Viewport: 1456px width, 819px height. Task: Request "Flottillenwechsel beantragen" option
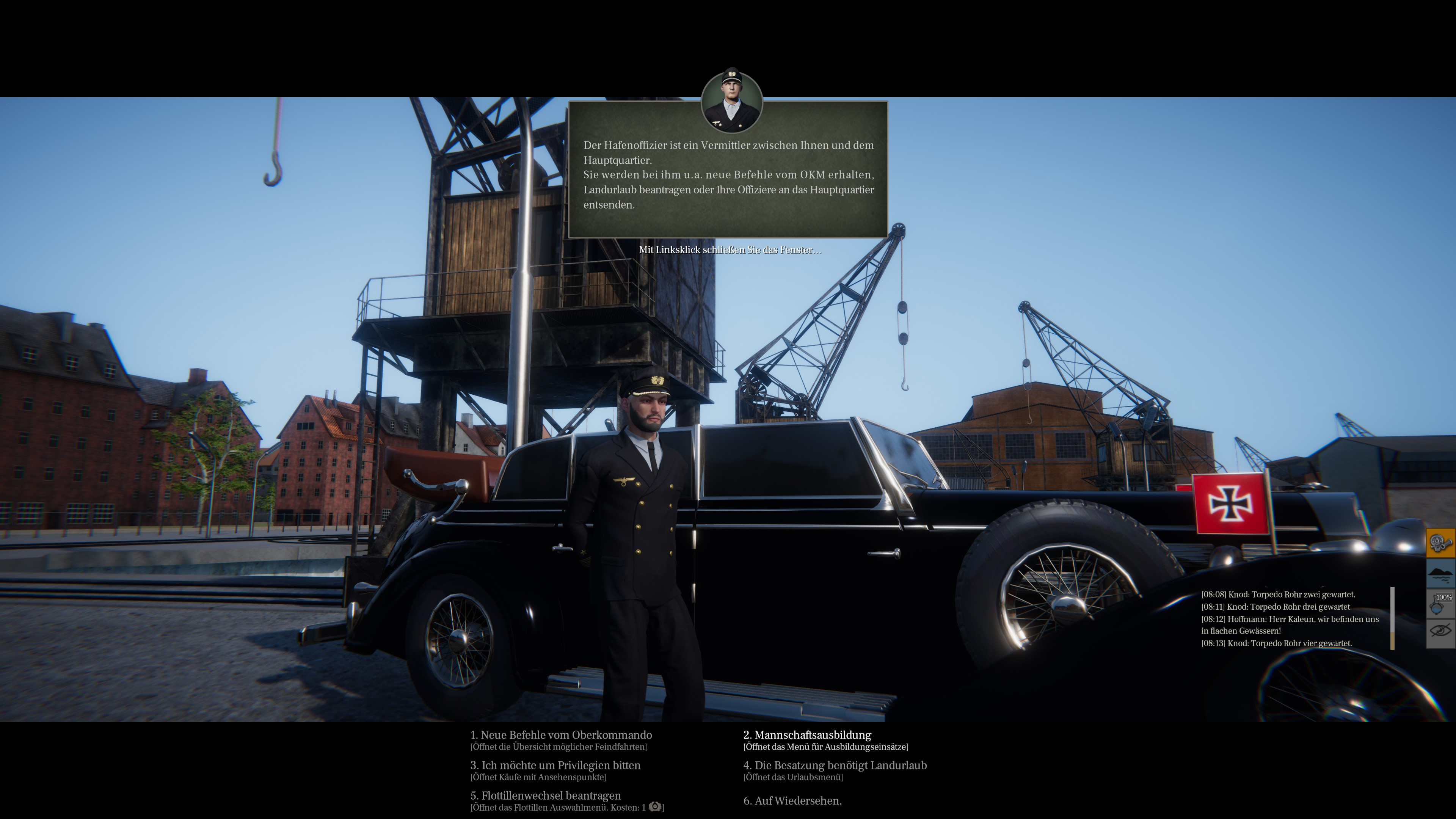click(x=546, y=796)
